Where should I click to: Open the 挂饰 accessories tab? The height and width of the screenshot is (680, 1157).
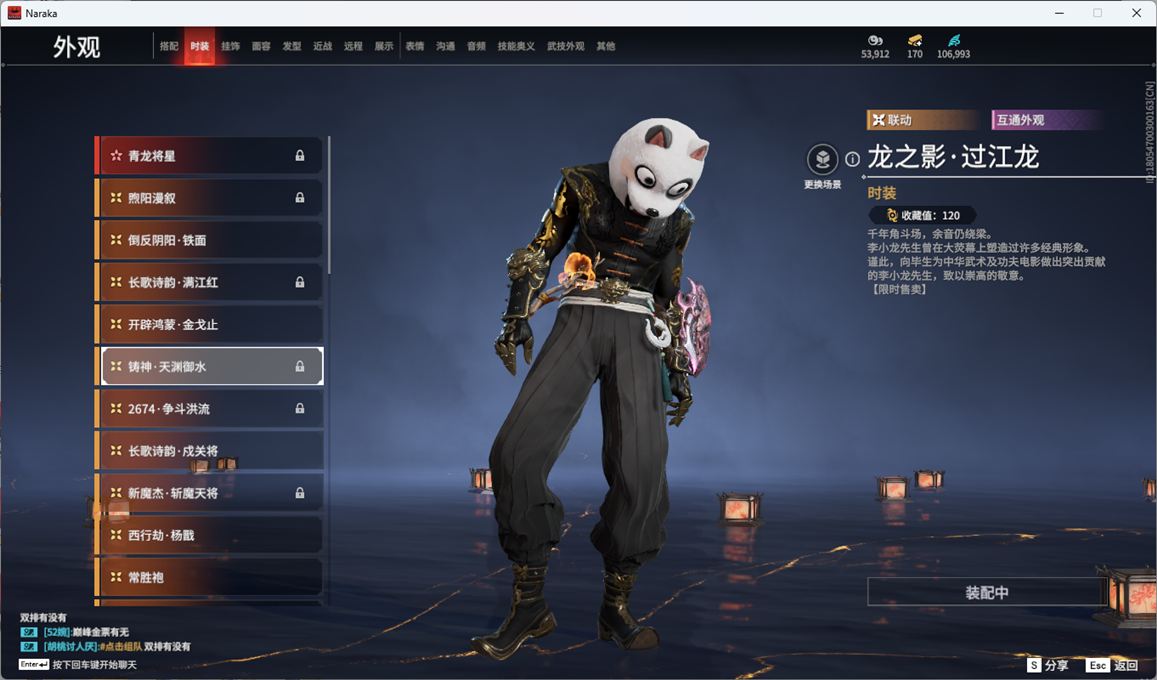coord(230,46)
